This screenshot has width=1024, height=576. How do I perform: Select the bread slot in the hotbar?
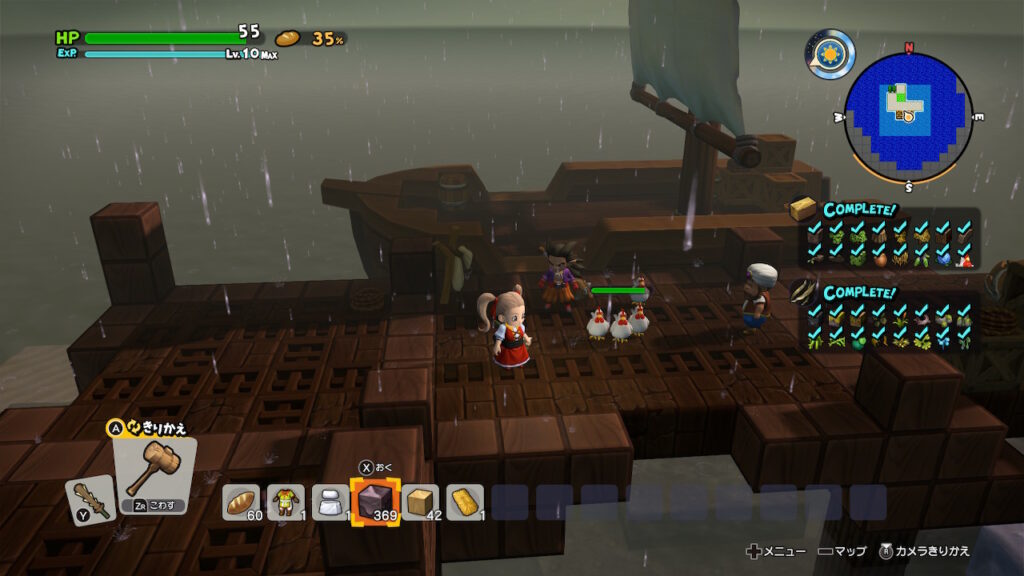click(240, 502)
